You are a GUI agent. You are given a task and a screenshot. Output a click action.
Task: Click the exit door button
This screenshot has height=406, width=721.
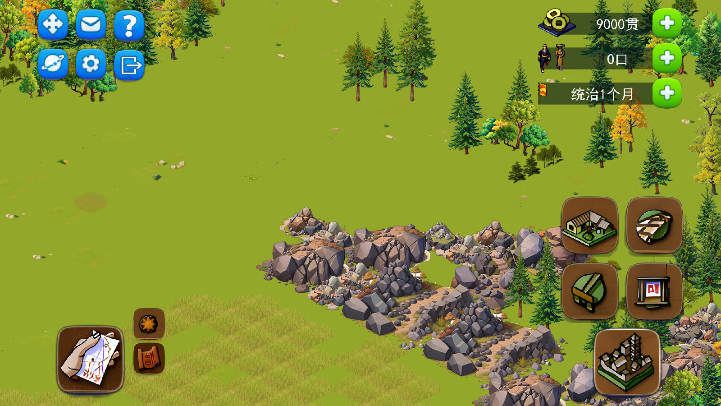[128, 64]
